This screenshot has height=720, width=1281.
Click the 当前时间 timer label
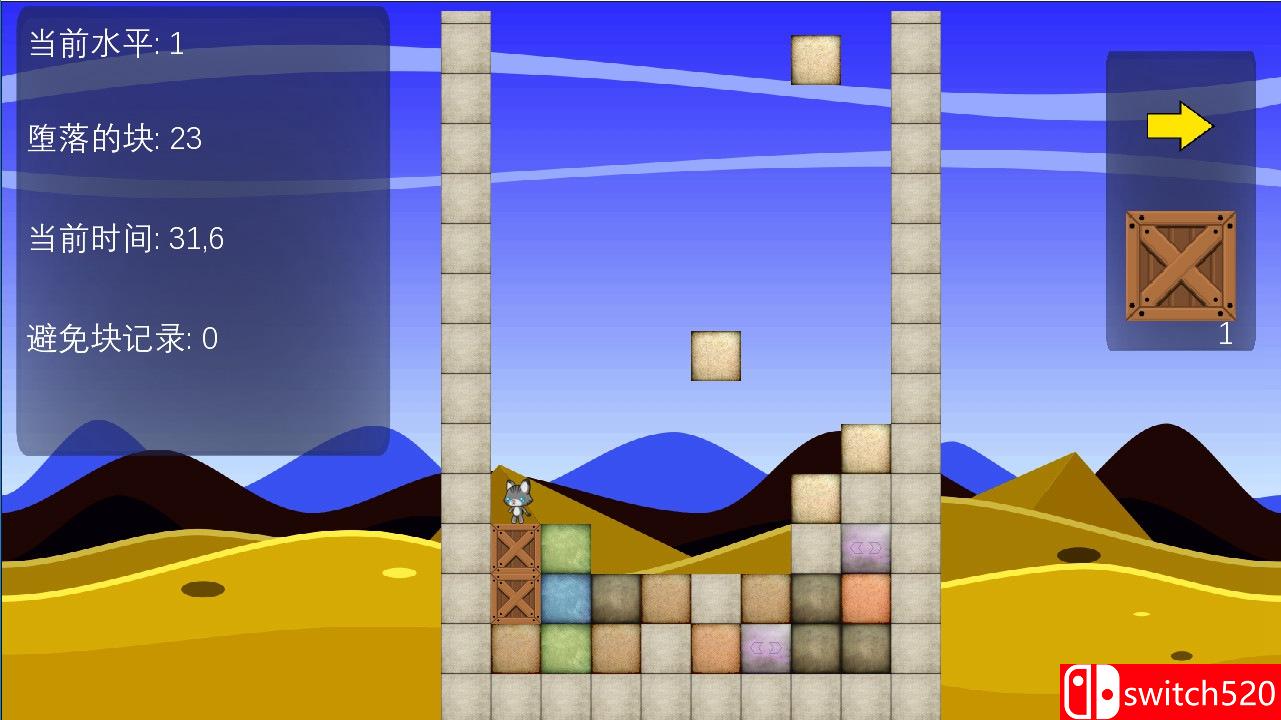126,239
